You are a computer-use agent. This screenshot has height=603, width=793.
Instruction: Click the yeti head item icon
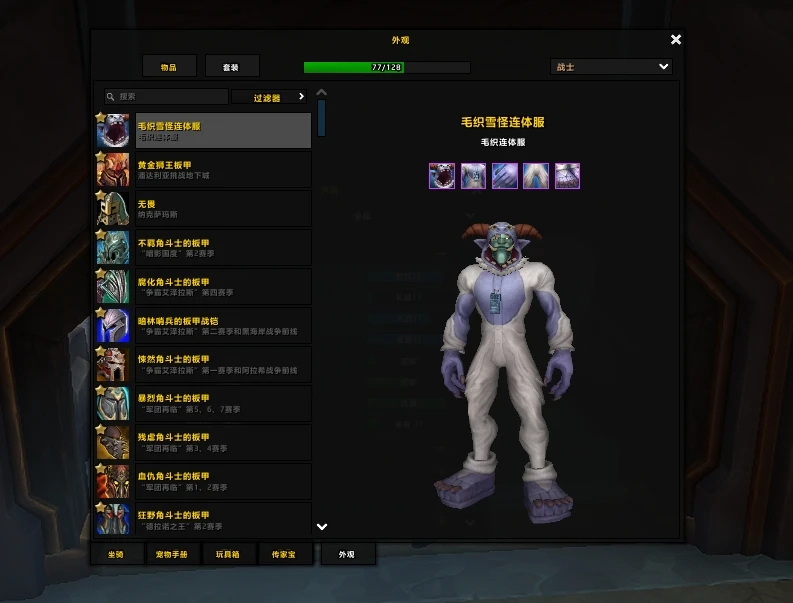click(x=442, y=176)
